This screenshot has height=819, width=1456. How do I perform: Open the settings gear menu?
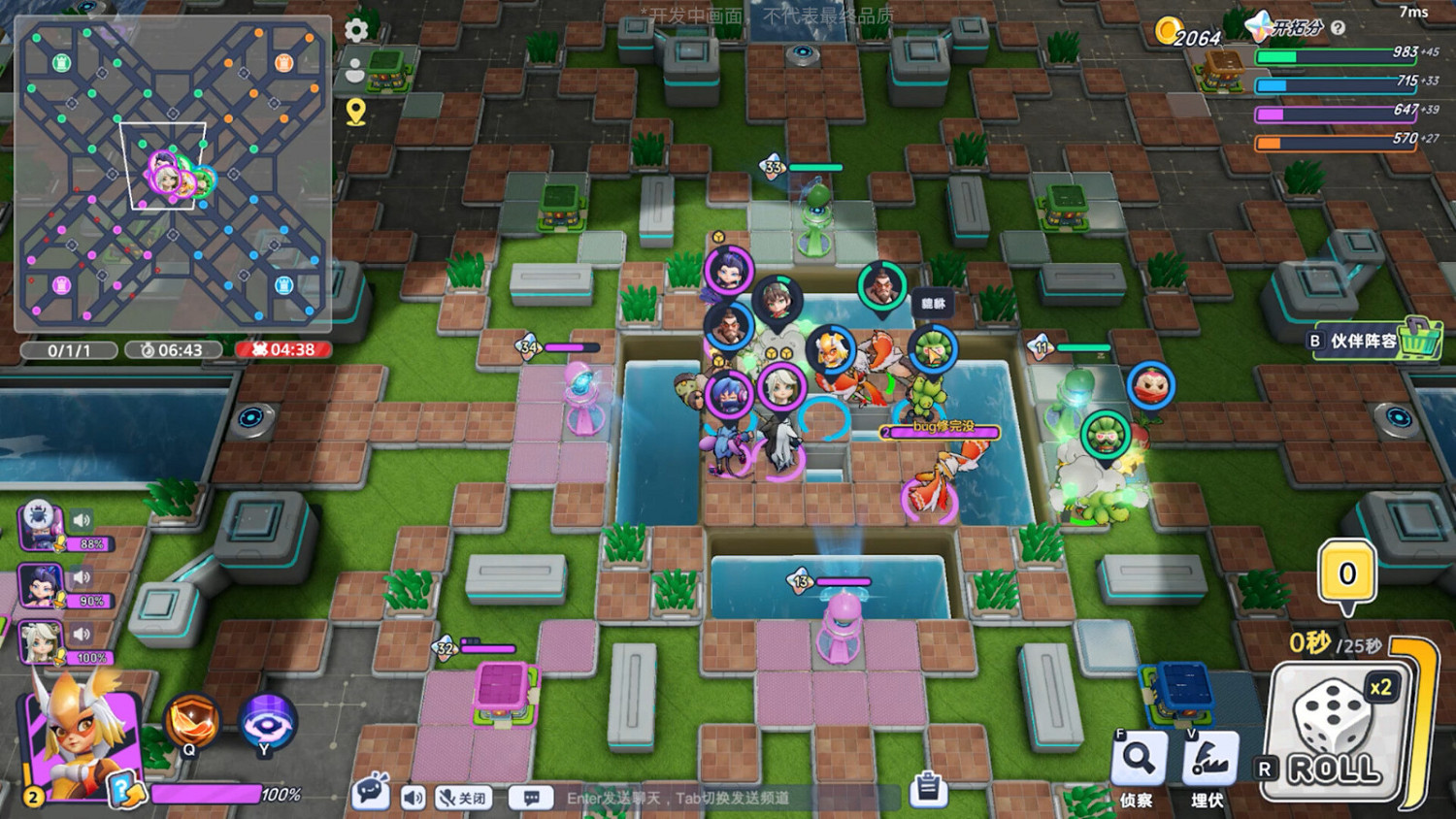coord(357,30)
